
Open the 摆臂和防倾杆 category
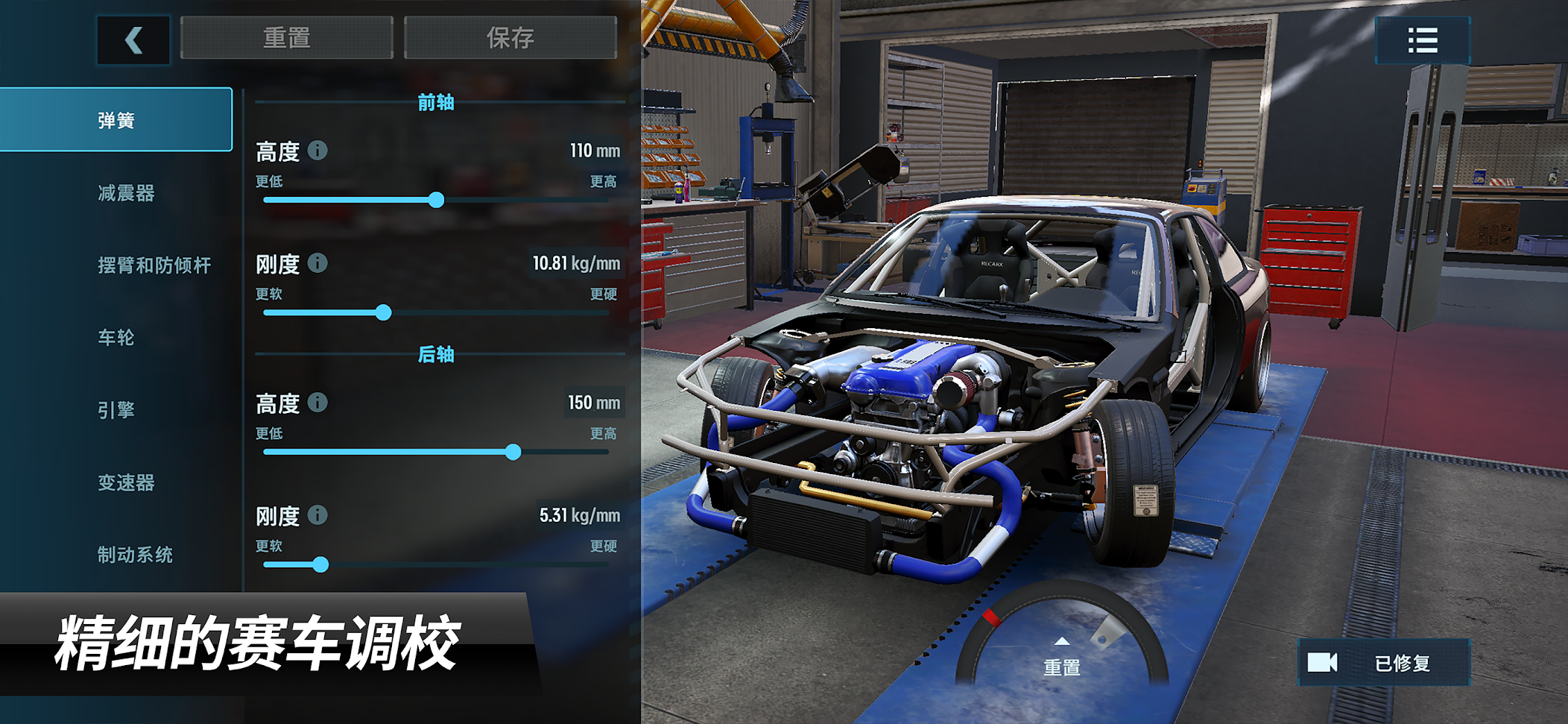154,265
